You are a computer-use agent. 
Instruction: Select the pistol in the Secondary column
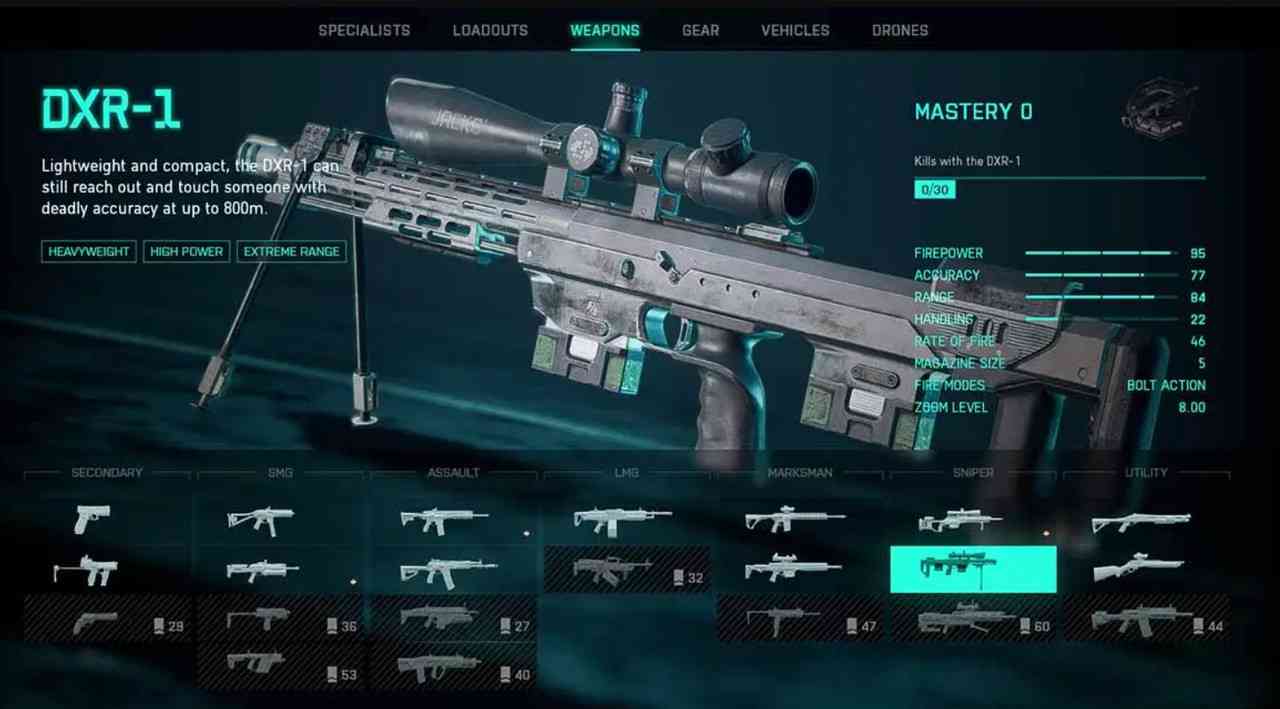[x=92, y=519]
